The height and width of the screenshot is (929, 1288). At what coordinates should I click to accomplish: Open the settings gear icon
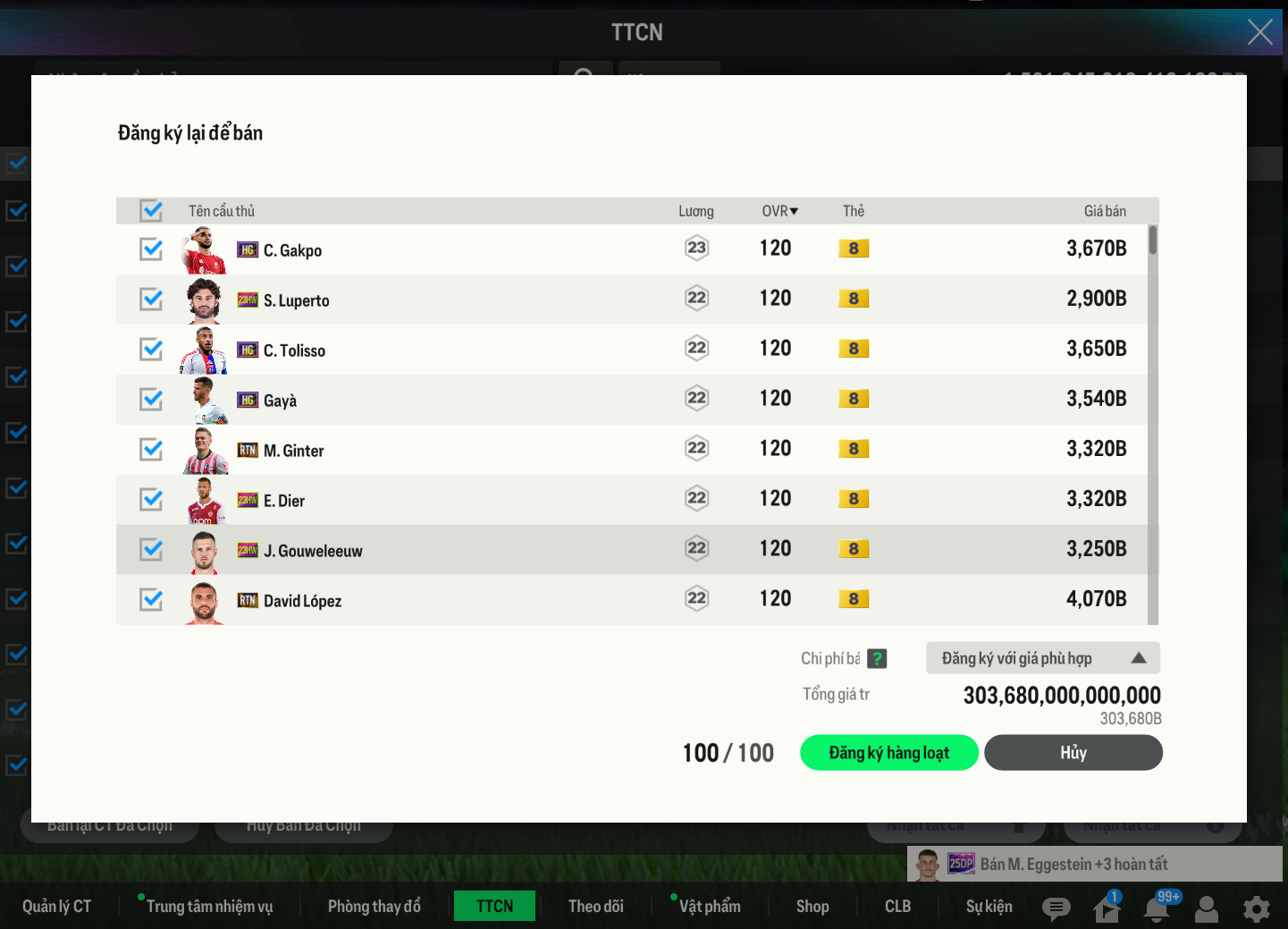click(1256, 909)
